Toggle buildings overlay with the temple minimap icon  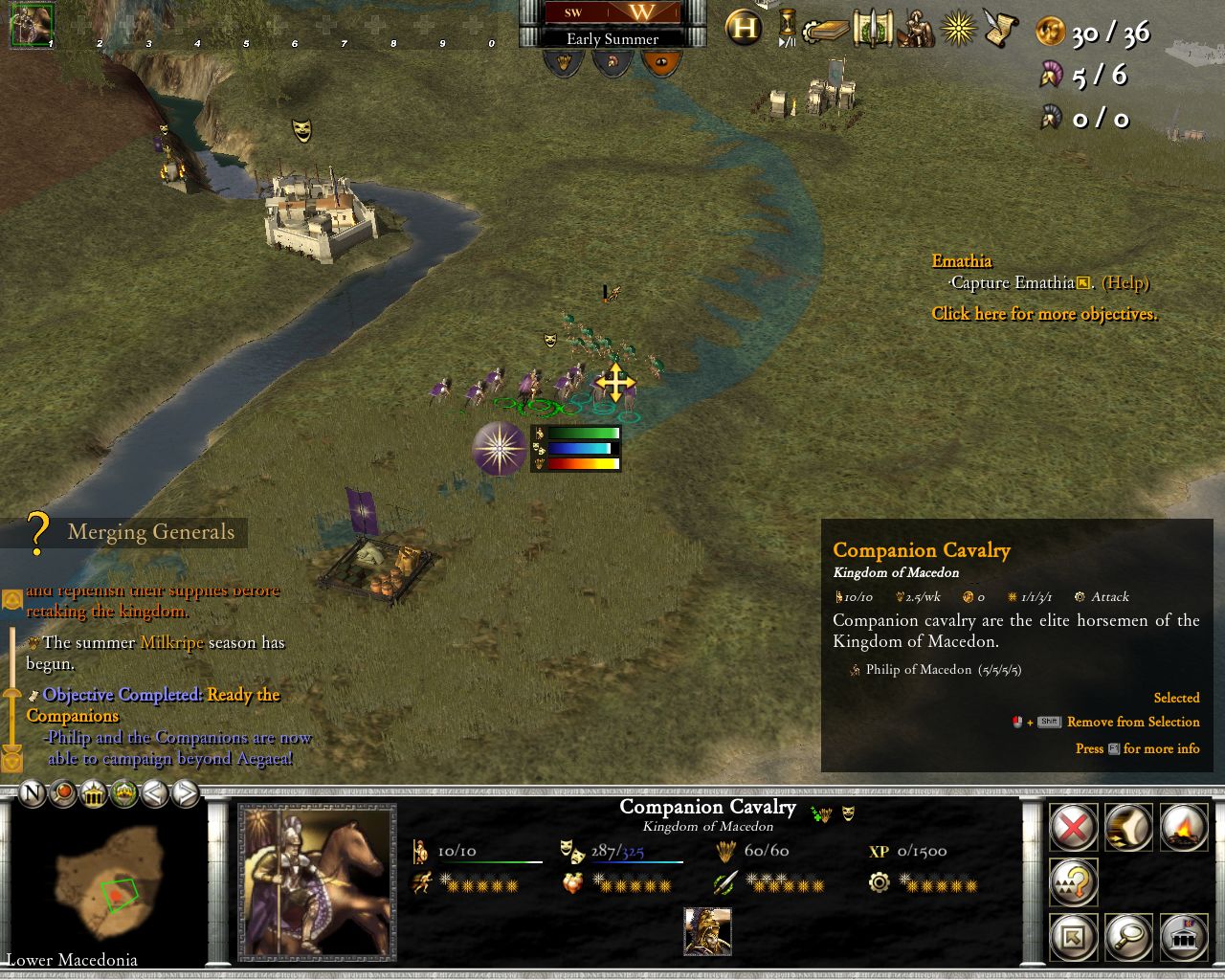pos(92,794)
